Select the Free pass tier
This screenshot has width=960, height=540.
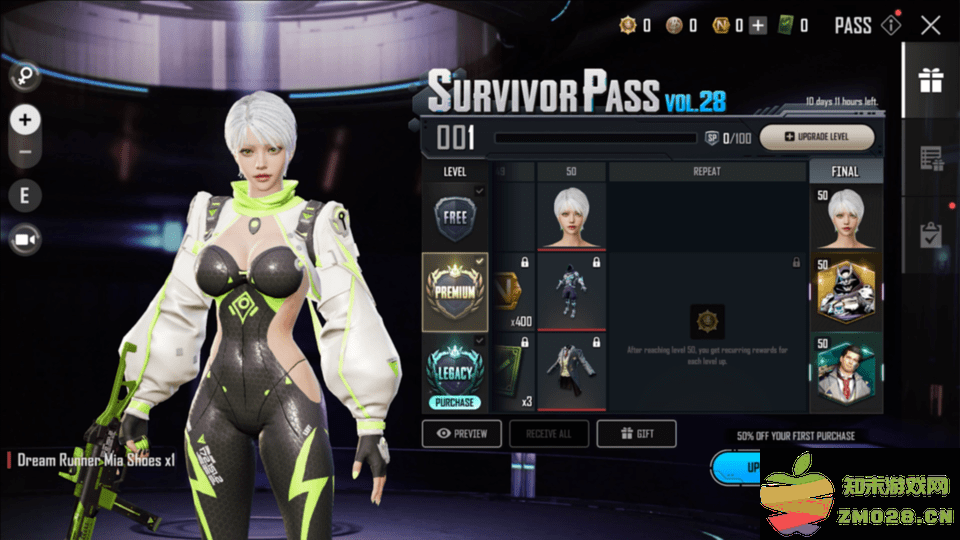[x=454, y=217]
